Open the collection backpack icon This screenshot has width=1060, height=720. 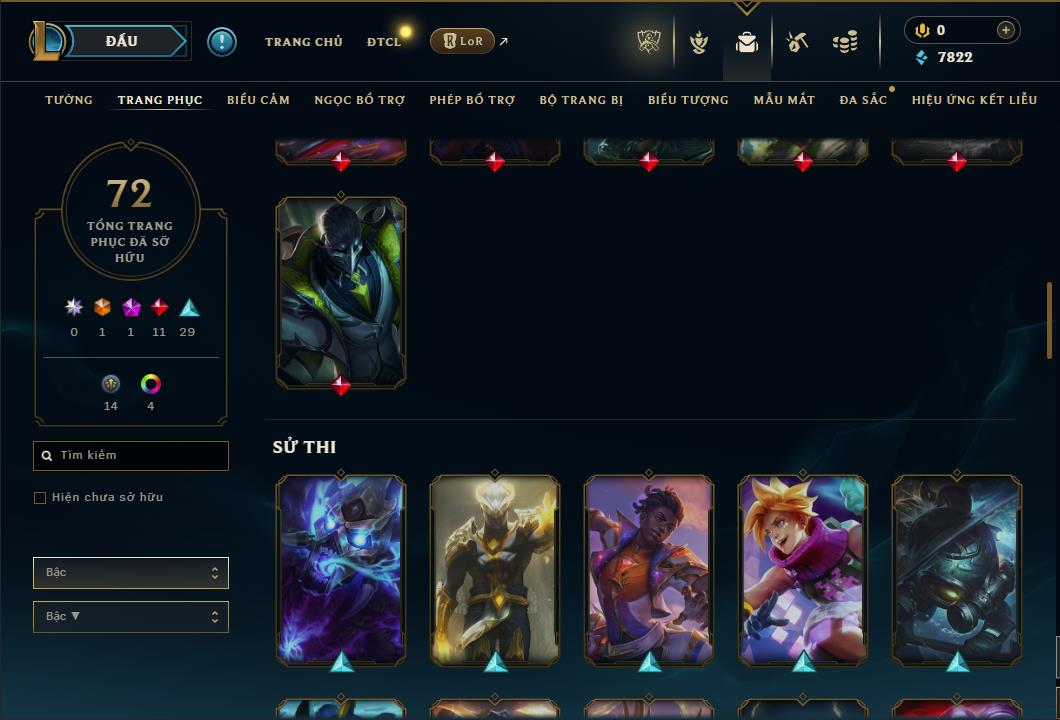coord(747,43)
